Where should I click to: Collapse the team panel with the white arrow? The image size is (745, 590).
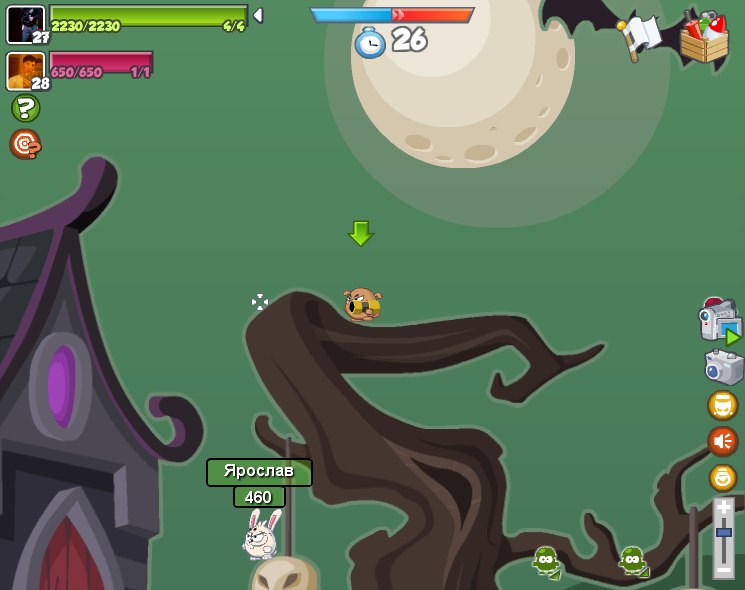258,16
